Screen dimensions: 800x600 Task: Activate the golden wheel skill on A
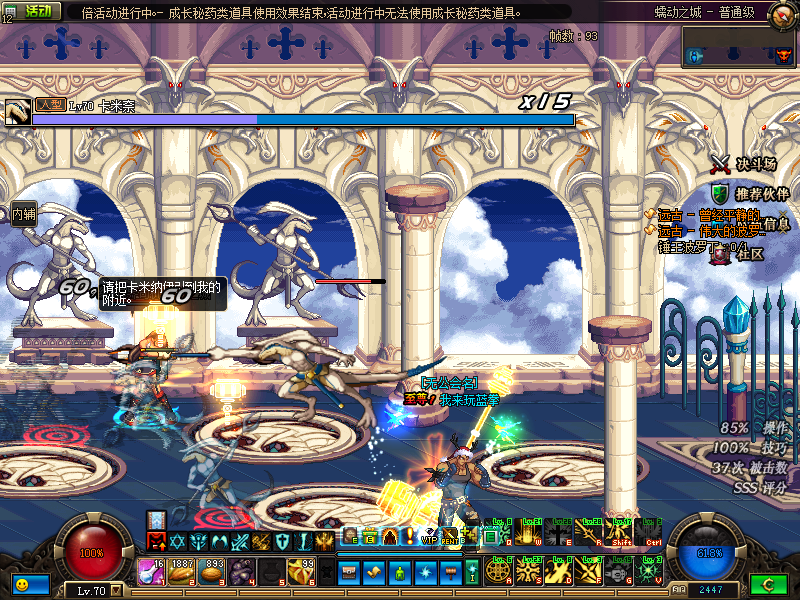pyautogui.click(x=499, y=571)
